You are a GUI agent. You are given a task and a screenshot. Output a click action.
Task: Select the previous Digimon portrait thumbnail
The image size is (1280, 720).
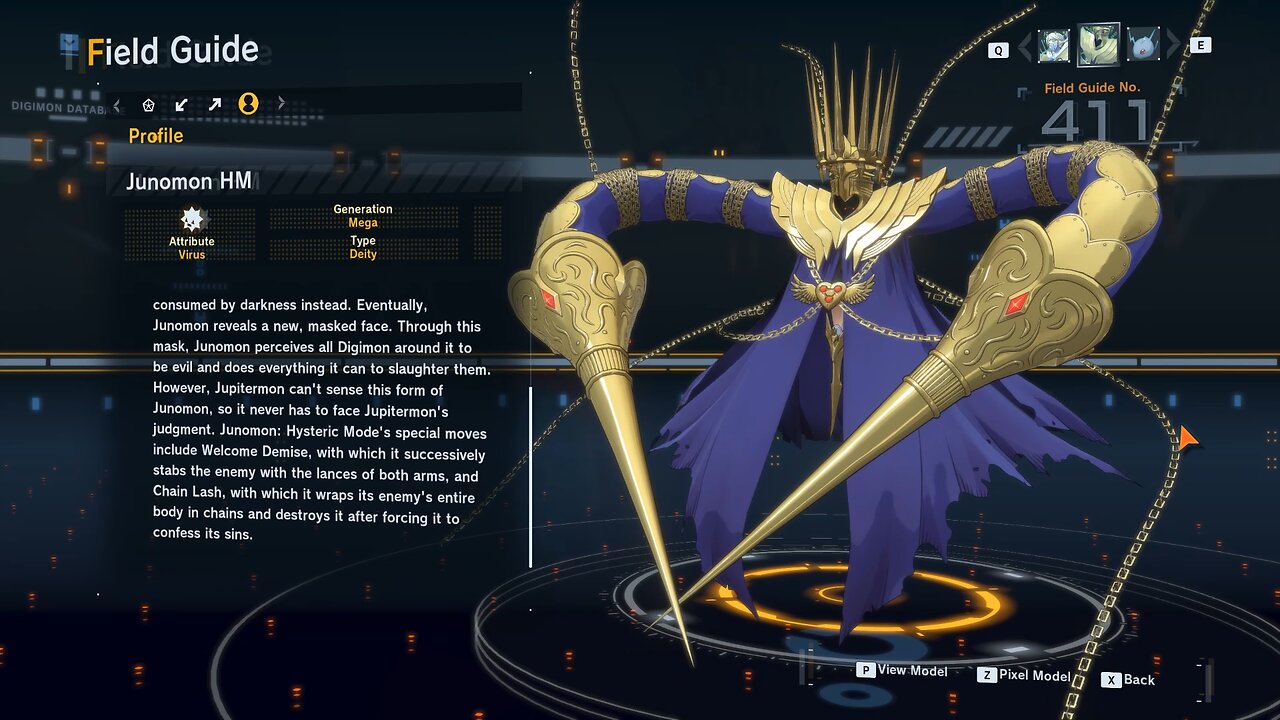[x=1053, y=45]
